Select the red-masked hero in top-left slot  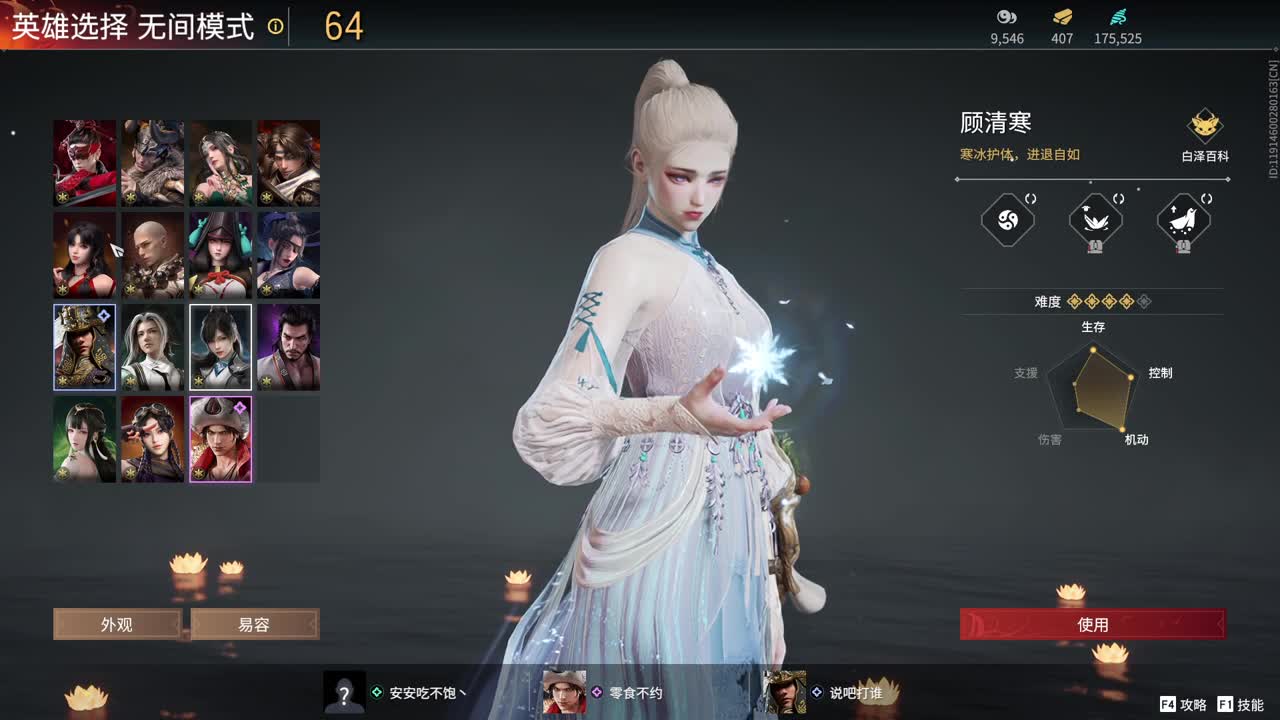tap(84, 163)
